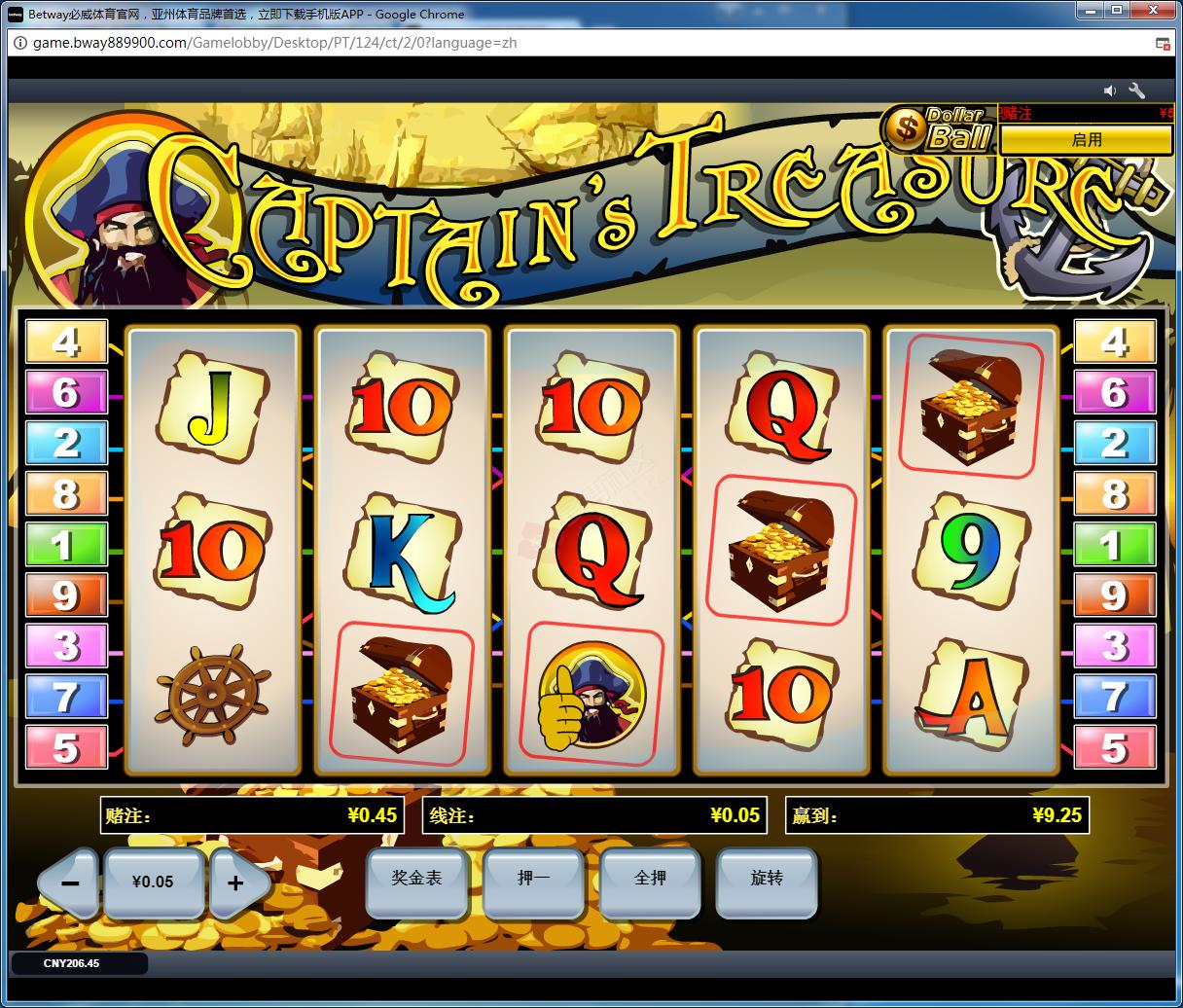
Task: Increase the line bet with plus button
Action: tap(235, 882)
